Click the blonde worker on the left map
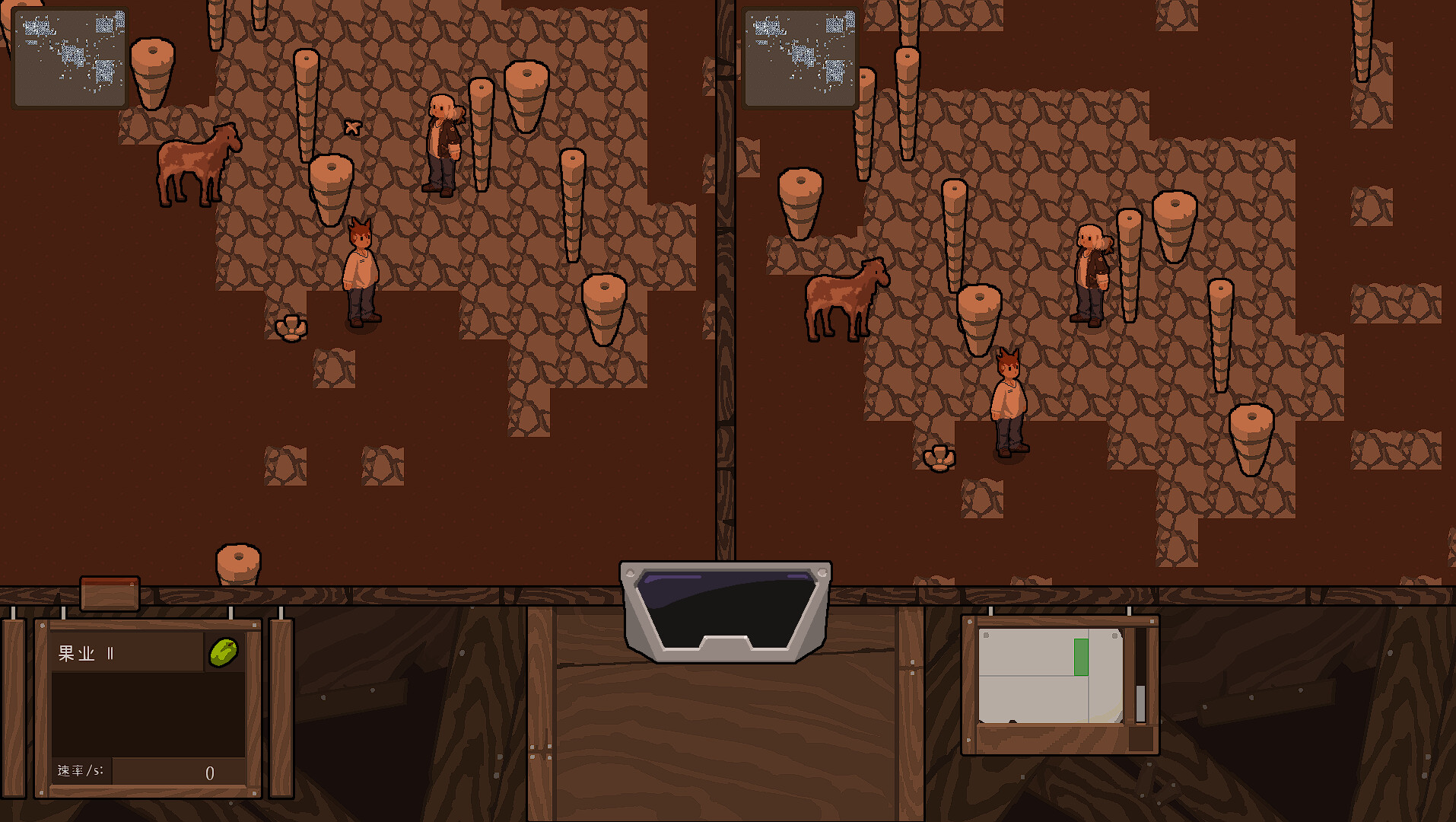 (442, 145)
